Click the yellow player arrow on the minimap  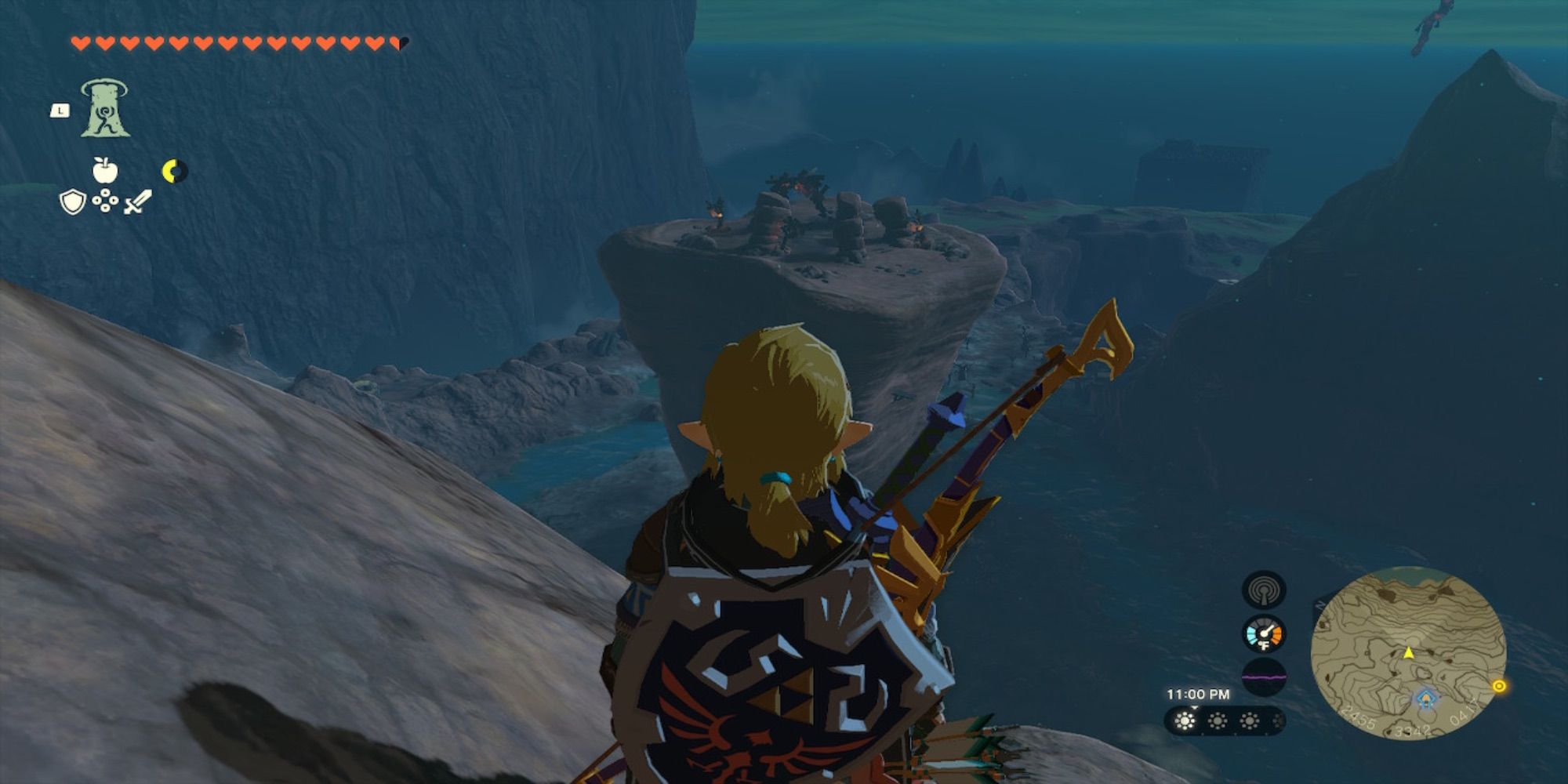(x=1410, y=654)
